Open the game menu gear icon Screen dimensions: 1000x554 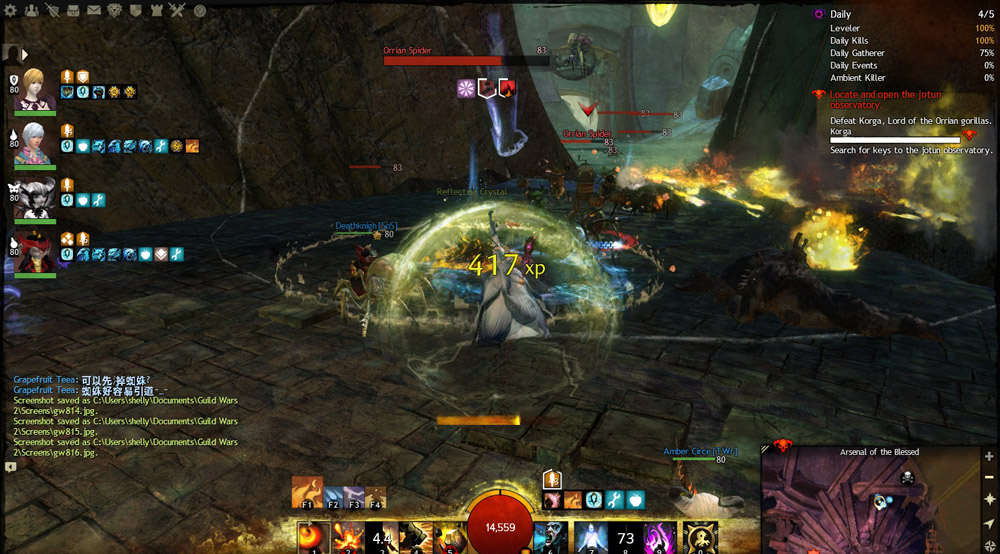(9, 11)
